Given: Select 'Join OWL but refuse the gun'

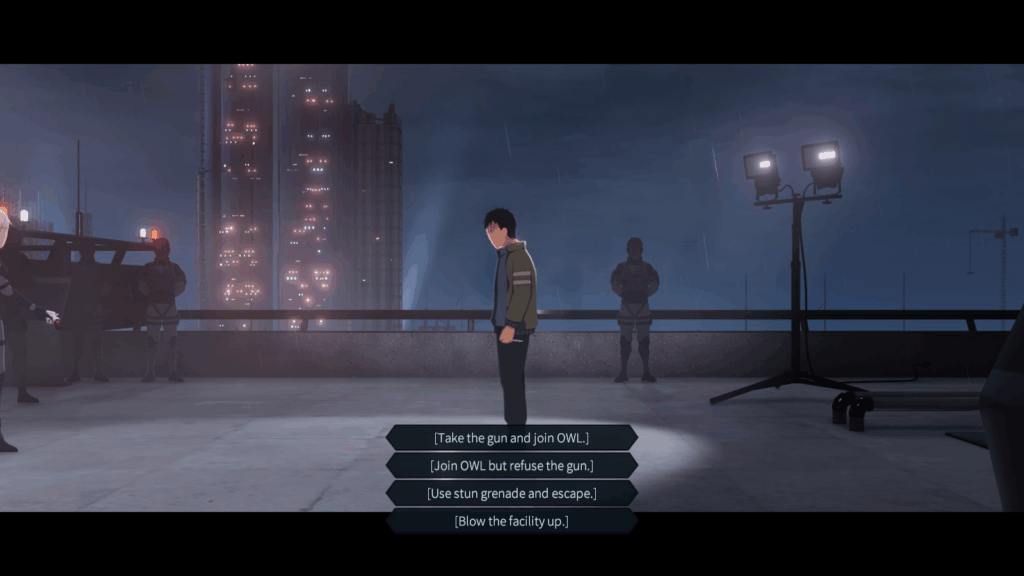Looking at the screenshot, I should 511,466.
